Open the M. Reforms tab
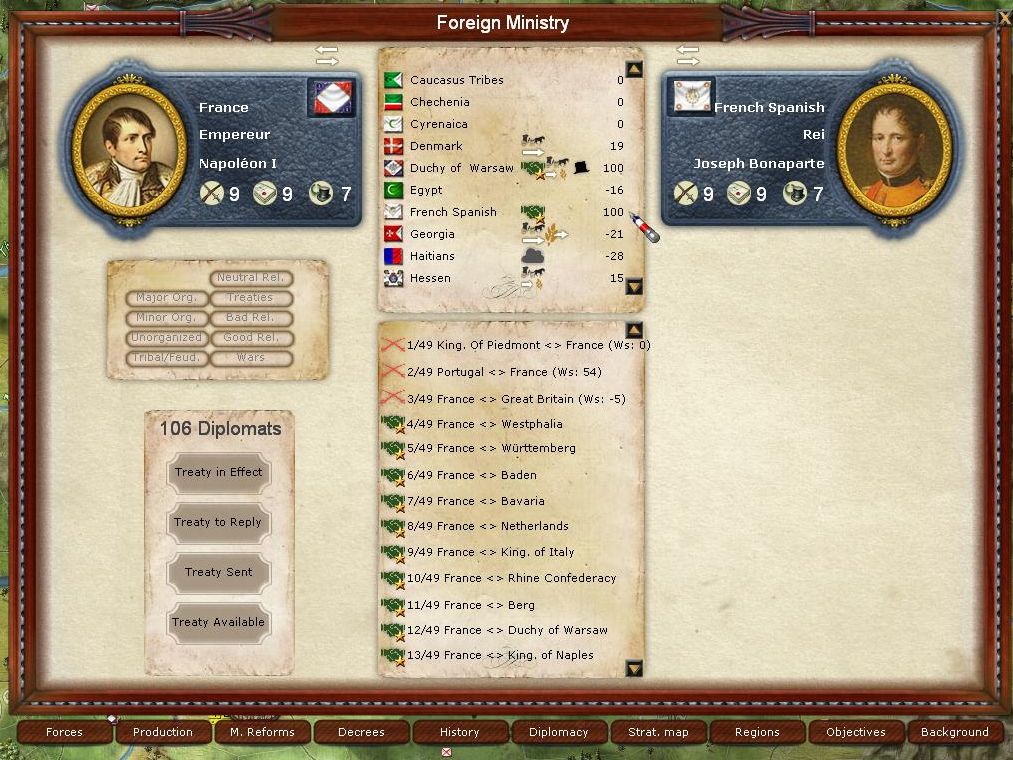Screen dimensions: 1013x760 pyautogui.click(x=262, y=732)
